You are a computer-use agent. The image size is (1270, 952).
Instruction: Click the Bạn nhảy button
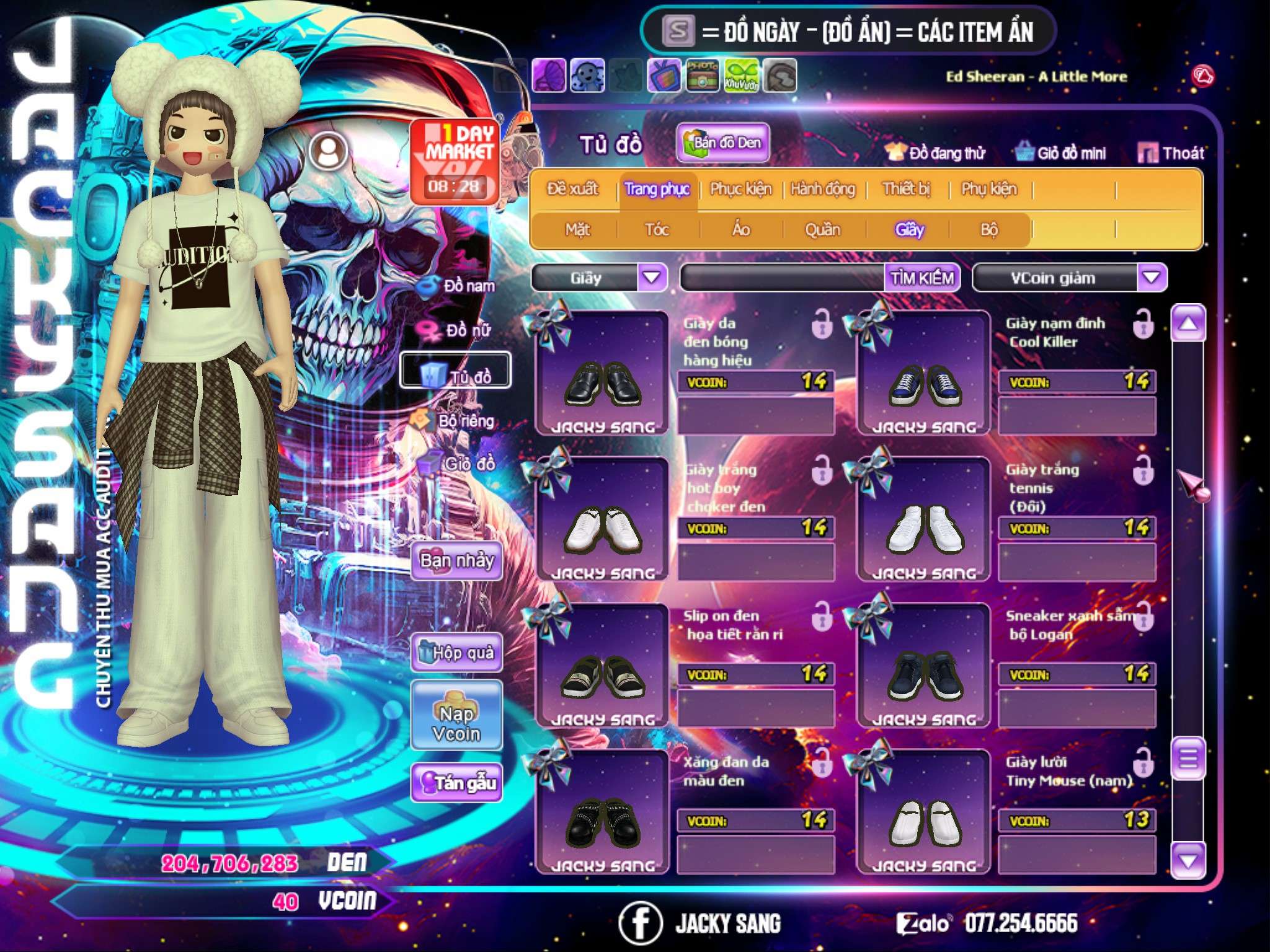click(x=456, y=561)
